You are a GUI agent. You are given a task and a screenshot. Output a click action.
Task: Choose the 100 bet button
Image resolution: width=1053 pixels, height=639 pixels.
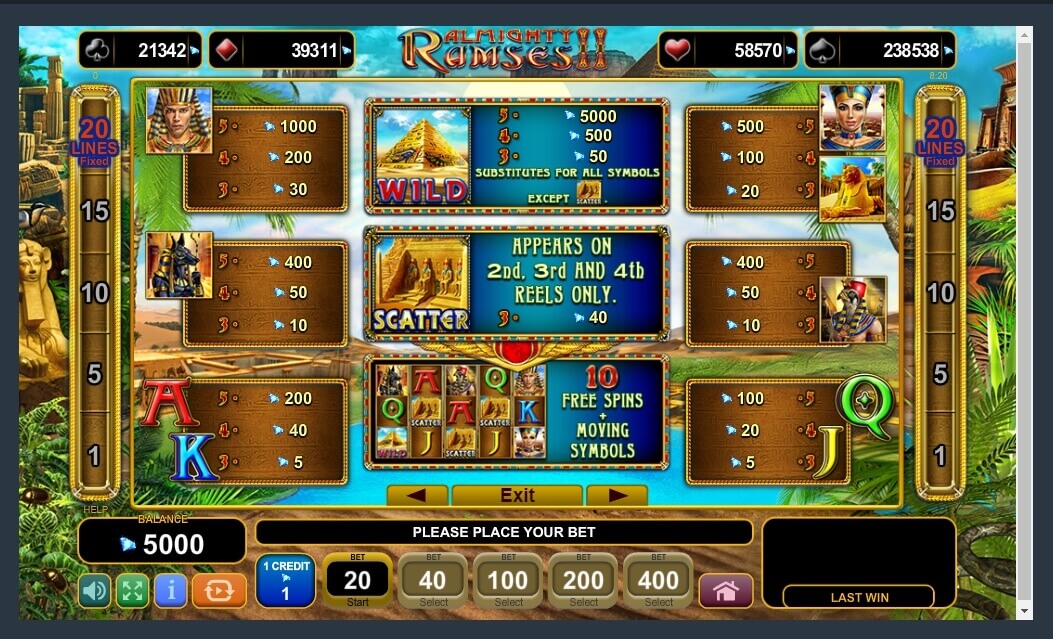(x=508, y=581)
